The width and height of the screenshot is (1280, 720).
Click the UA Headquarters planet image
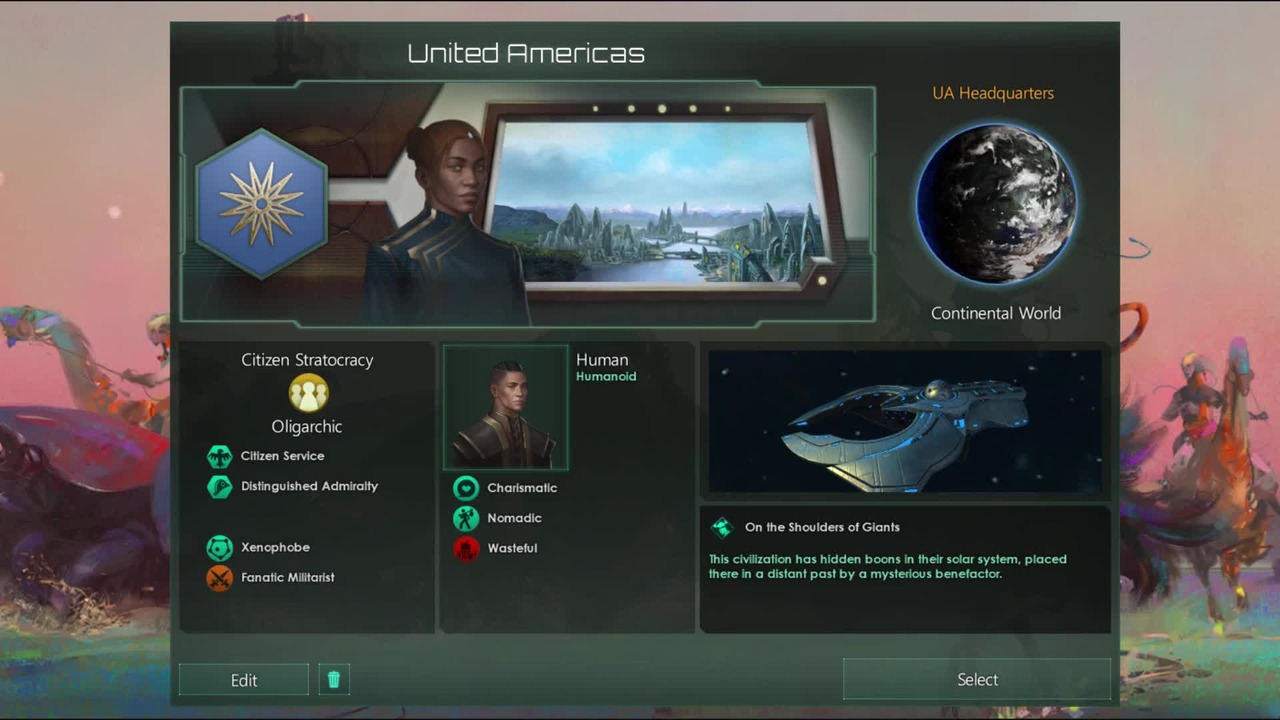(x=996, y=204)
